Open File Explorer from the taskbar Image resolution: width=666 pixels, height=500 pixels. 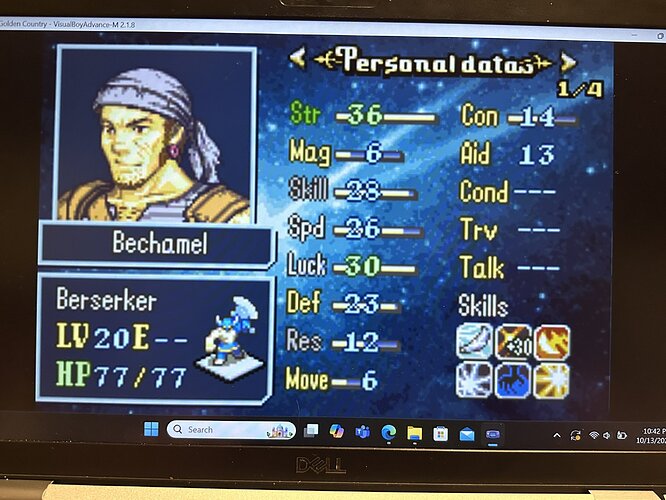point(414,433)
